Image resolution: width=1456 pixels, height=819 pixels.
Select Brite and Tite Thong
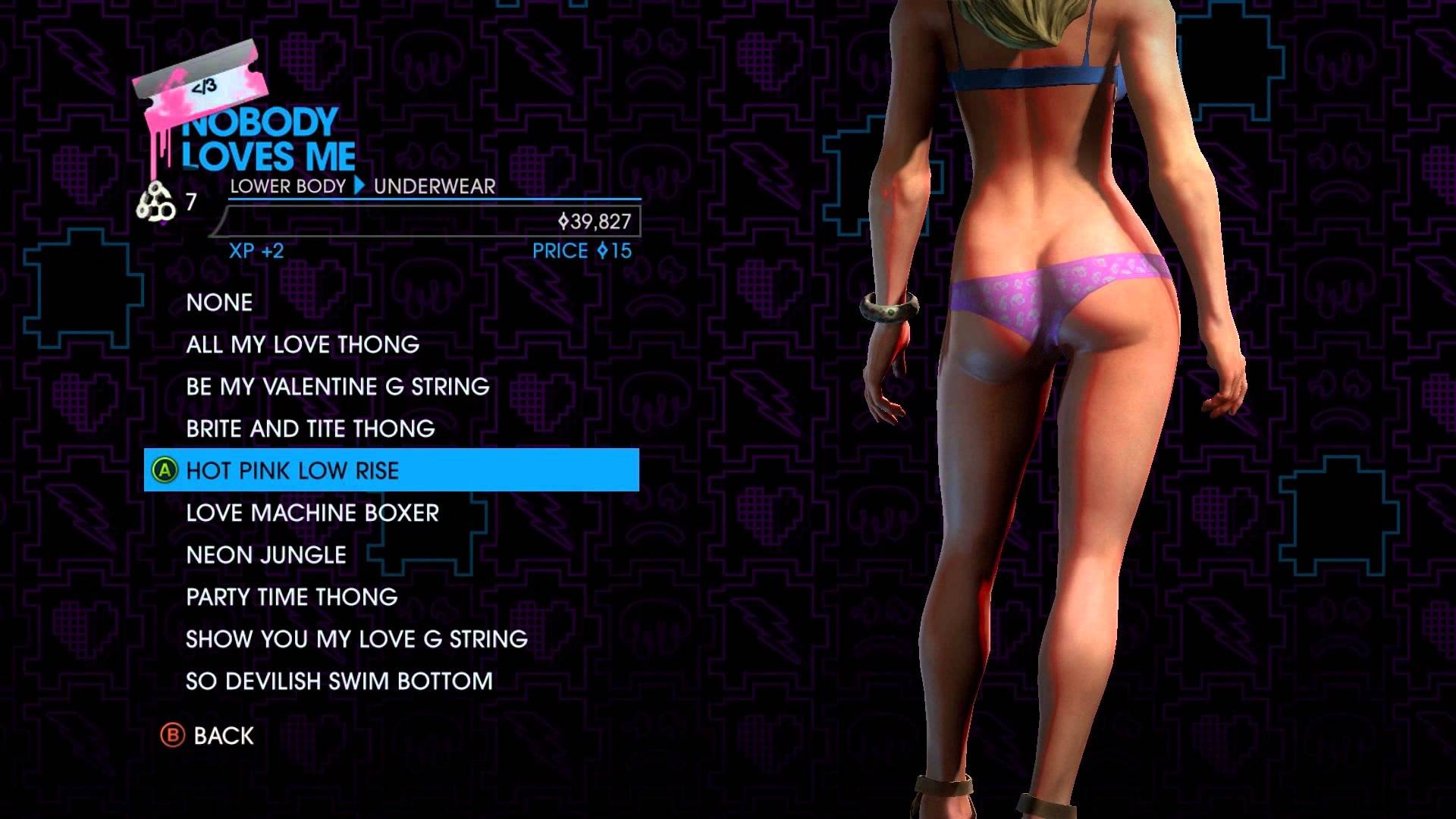(310, 429)
